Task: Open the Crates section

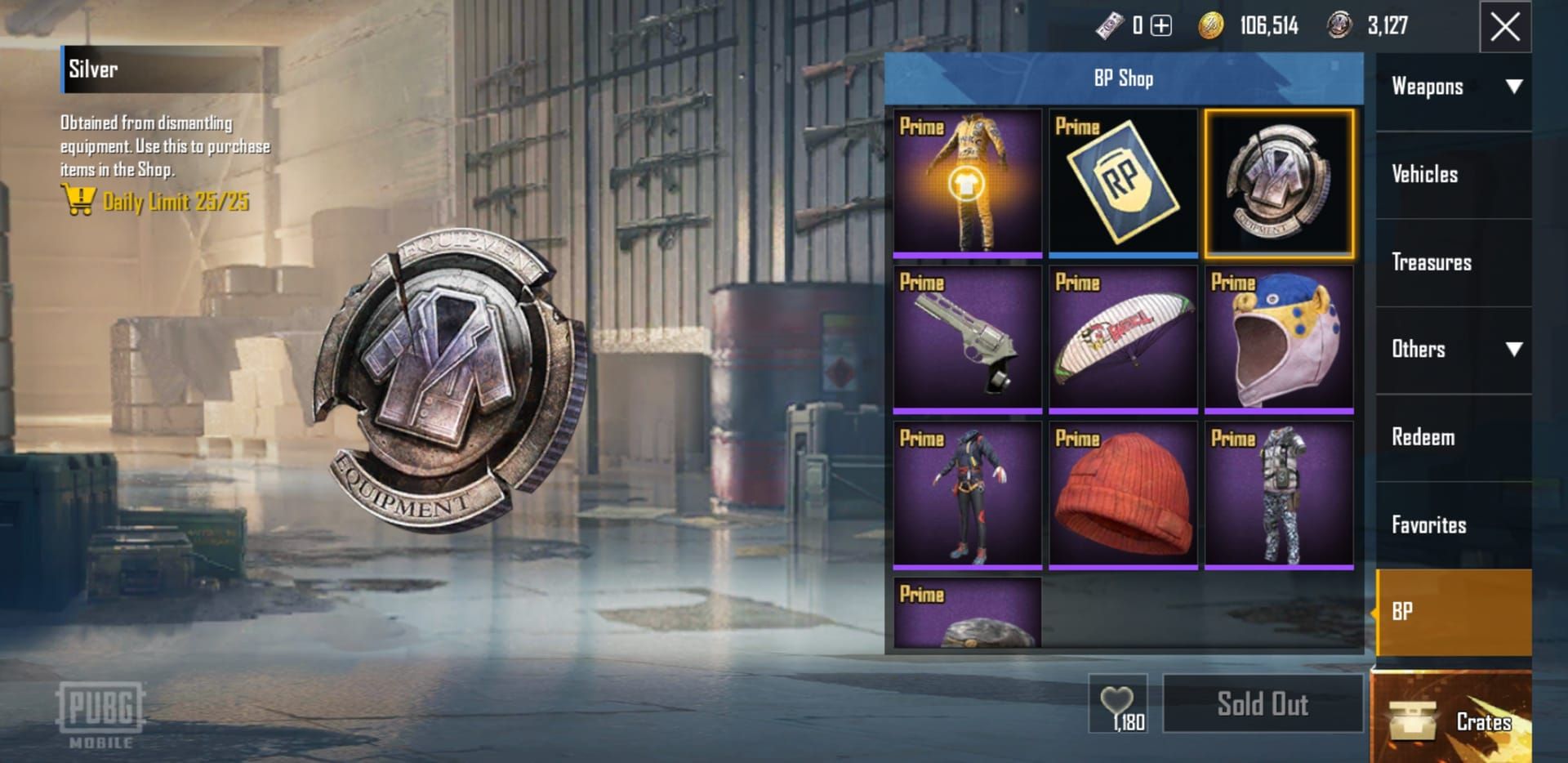Action: coord(1451,720)
